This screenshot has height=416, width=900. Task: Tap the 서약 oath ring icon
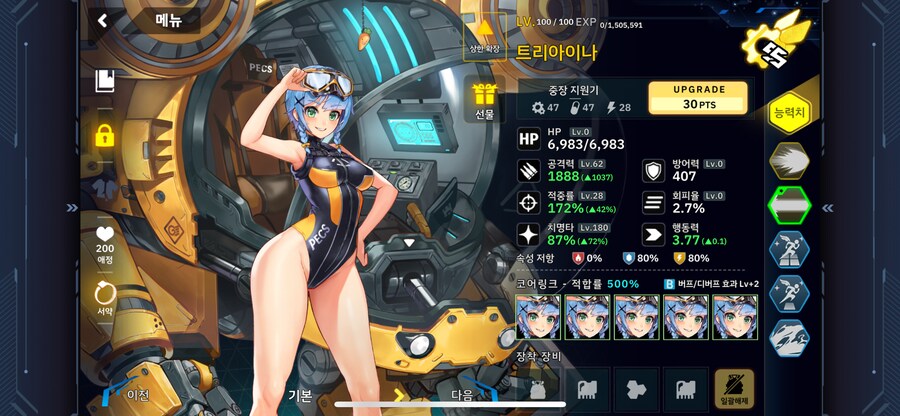pyautogui.click(x=104, y=296)
